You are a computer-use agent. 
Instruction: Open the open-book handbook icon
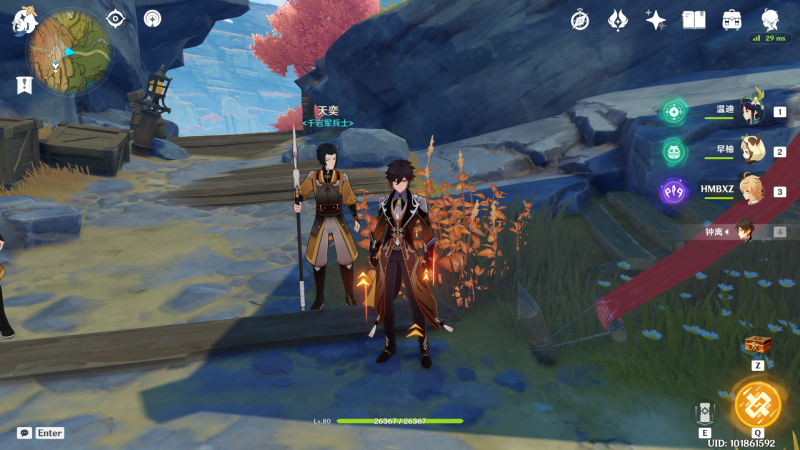694,20
